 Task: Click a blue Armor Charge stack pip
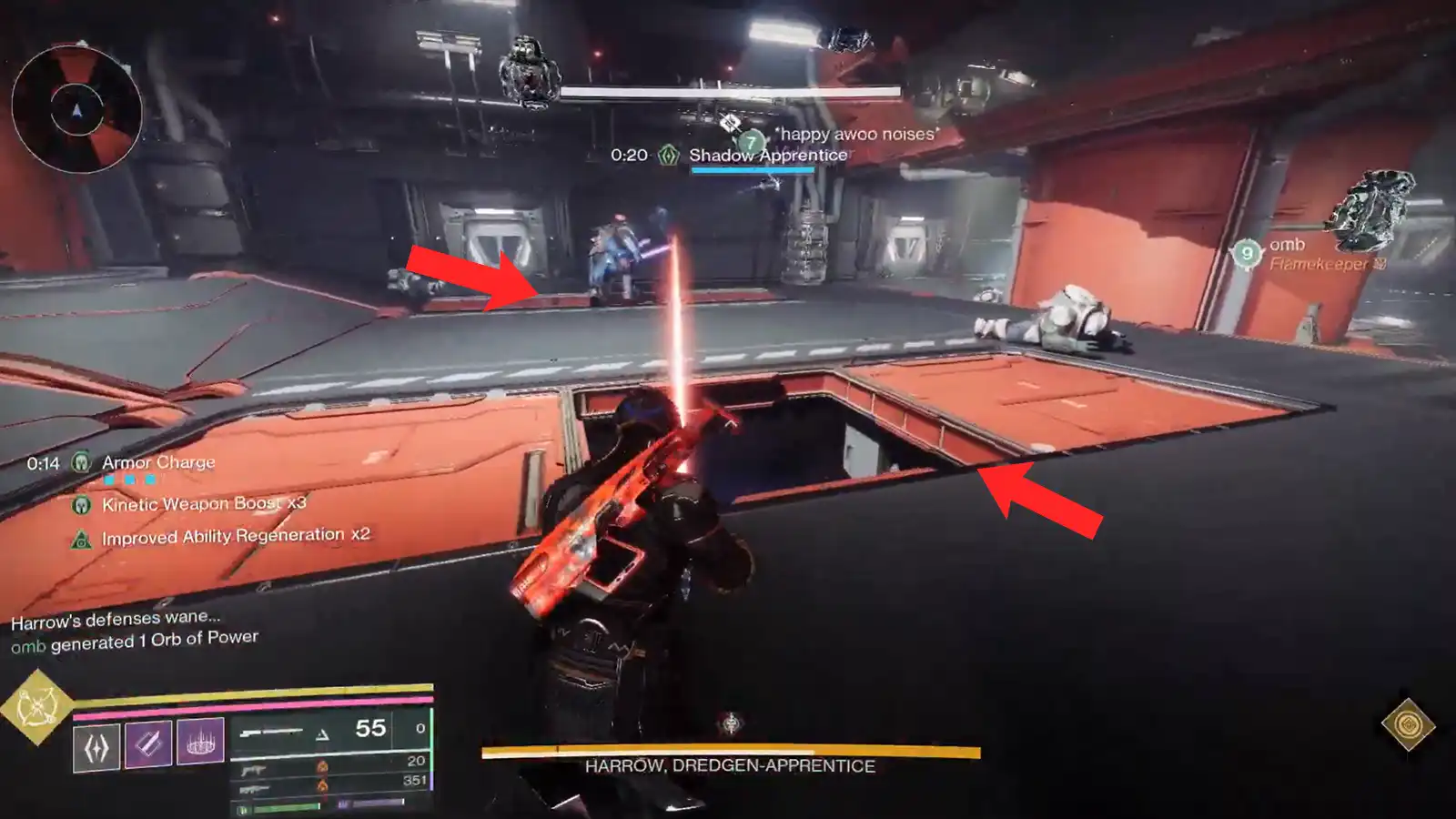[109, 480]
